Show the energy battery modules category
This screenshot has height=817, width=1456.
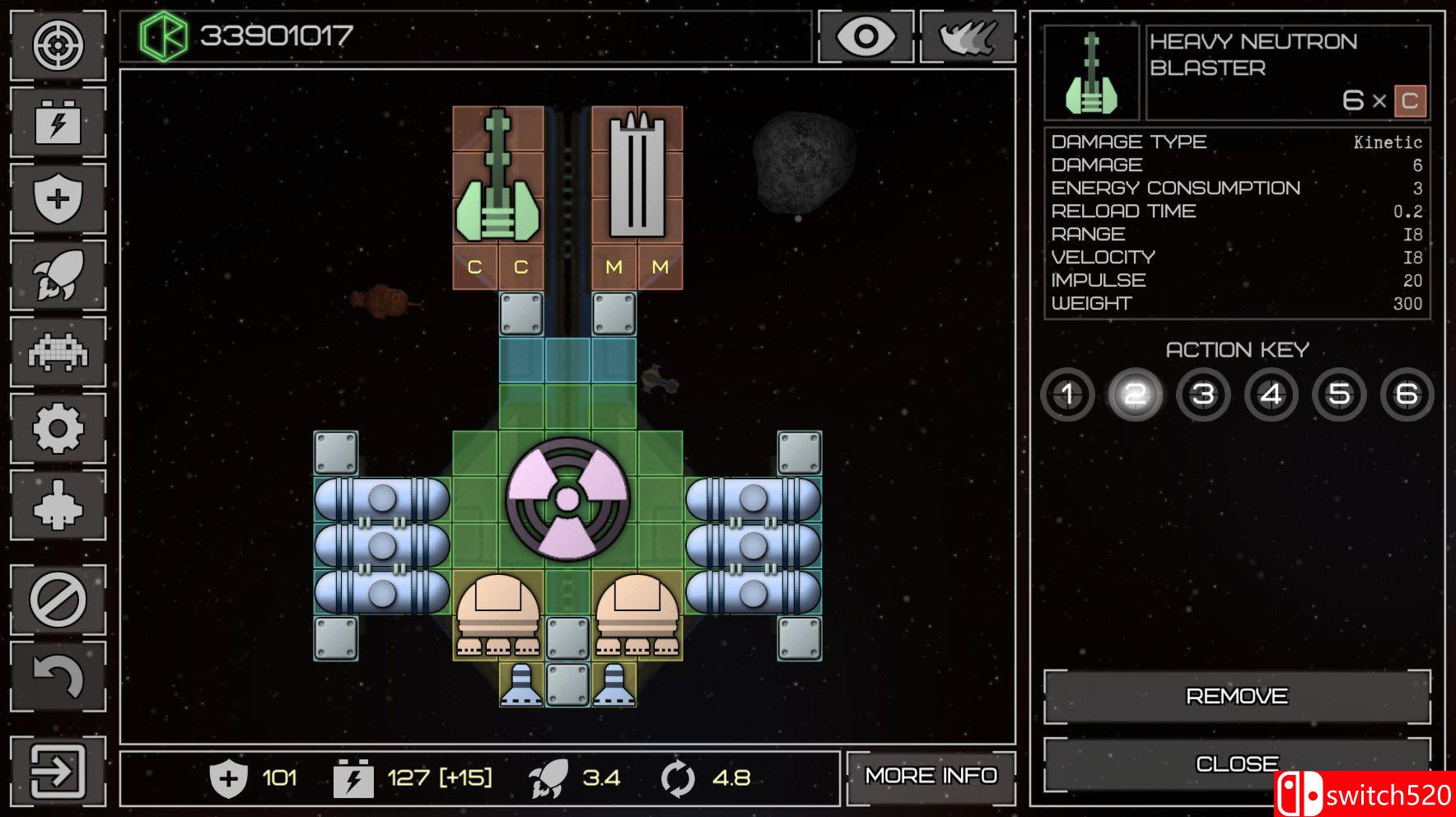coord(58,122)
